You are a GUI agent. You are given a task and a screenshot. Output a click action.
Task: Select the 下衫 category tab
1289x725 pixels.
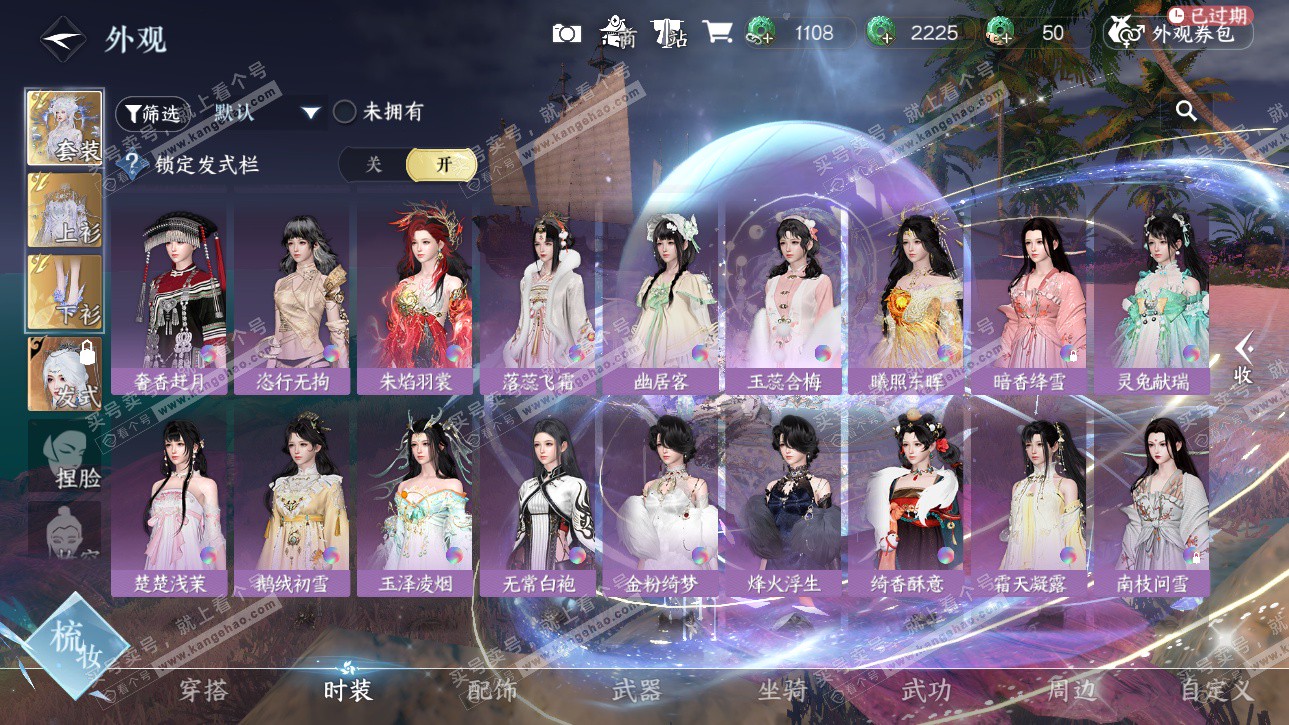point(65,292)
